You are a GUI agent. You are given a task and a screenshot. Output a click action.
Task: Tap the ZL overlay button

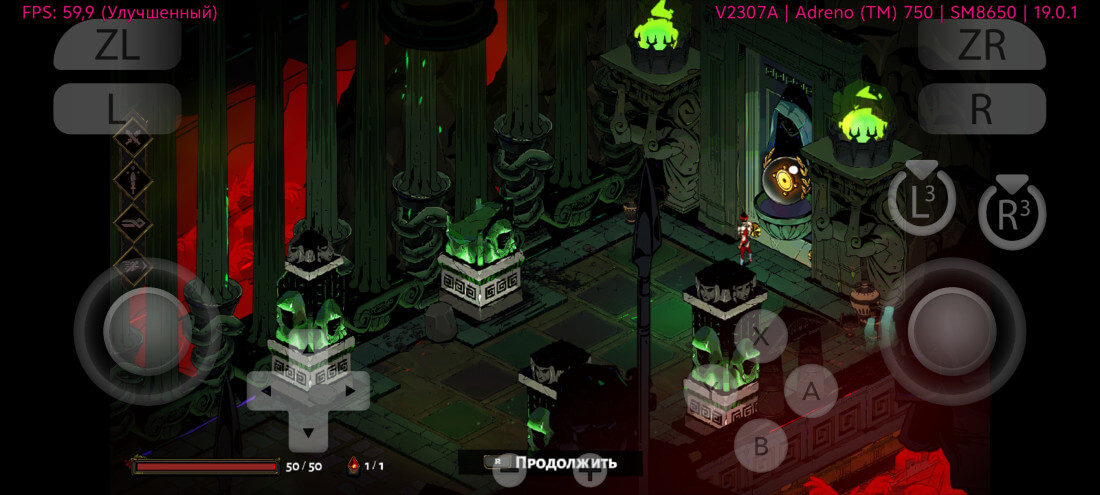(117, 45)
